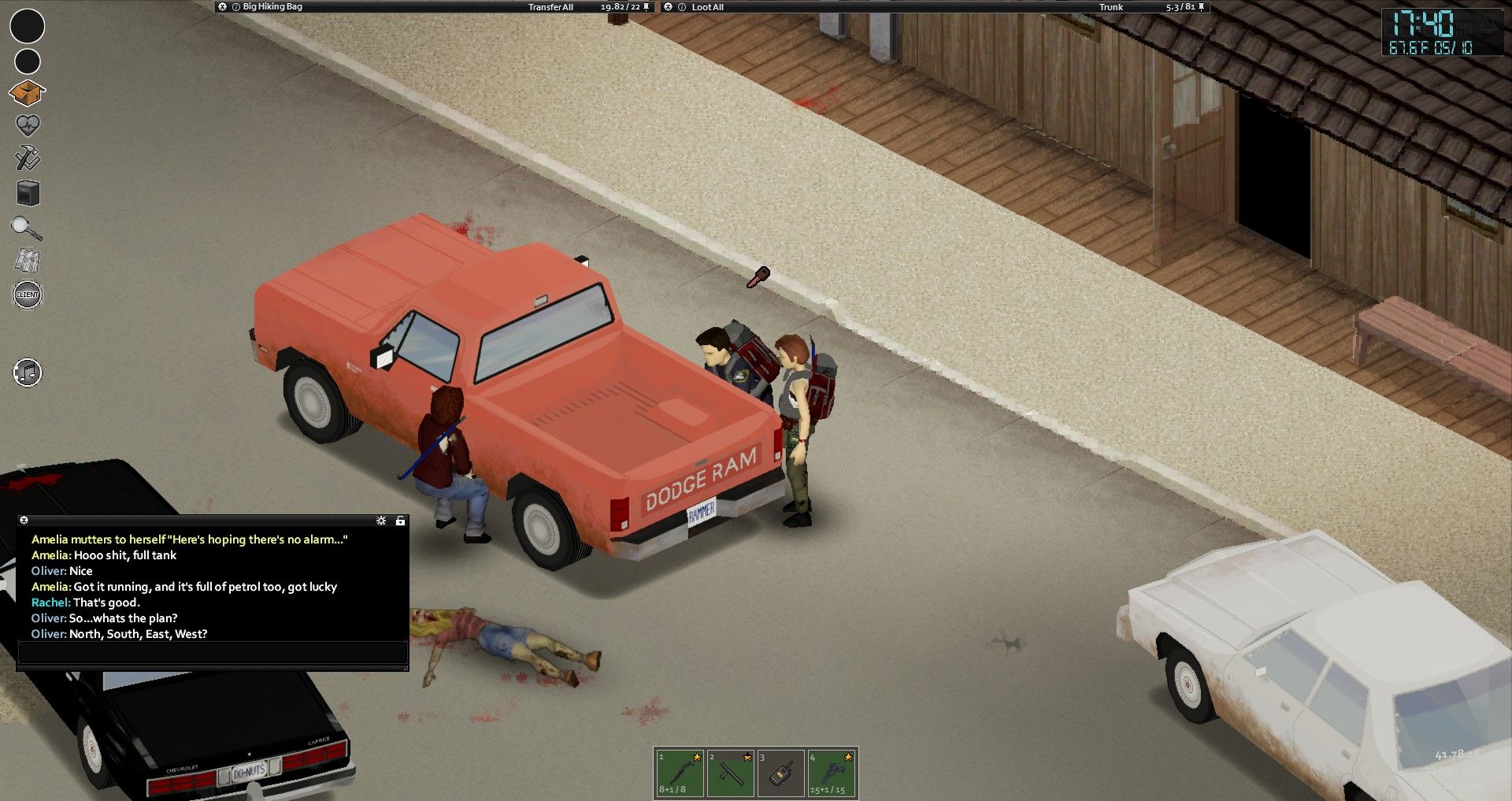Image resolution: width=1512 pixels, height=801 pixels.
Task: Pin the Trunk loot window
Action: 1201,7
